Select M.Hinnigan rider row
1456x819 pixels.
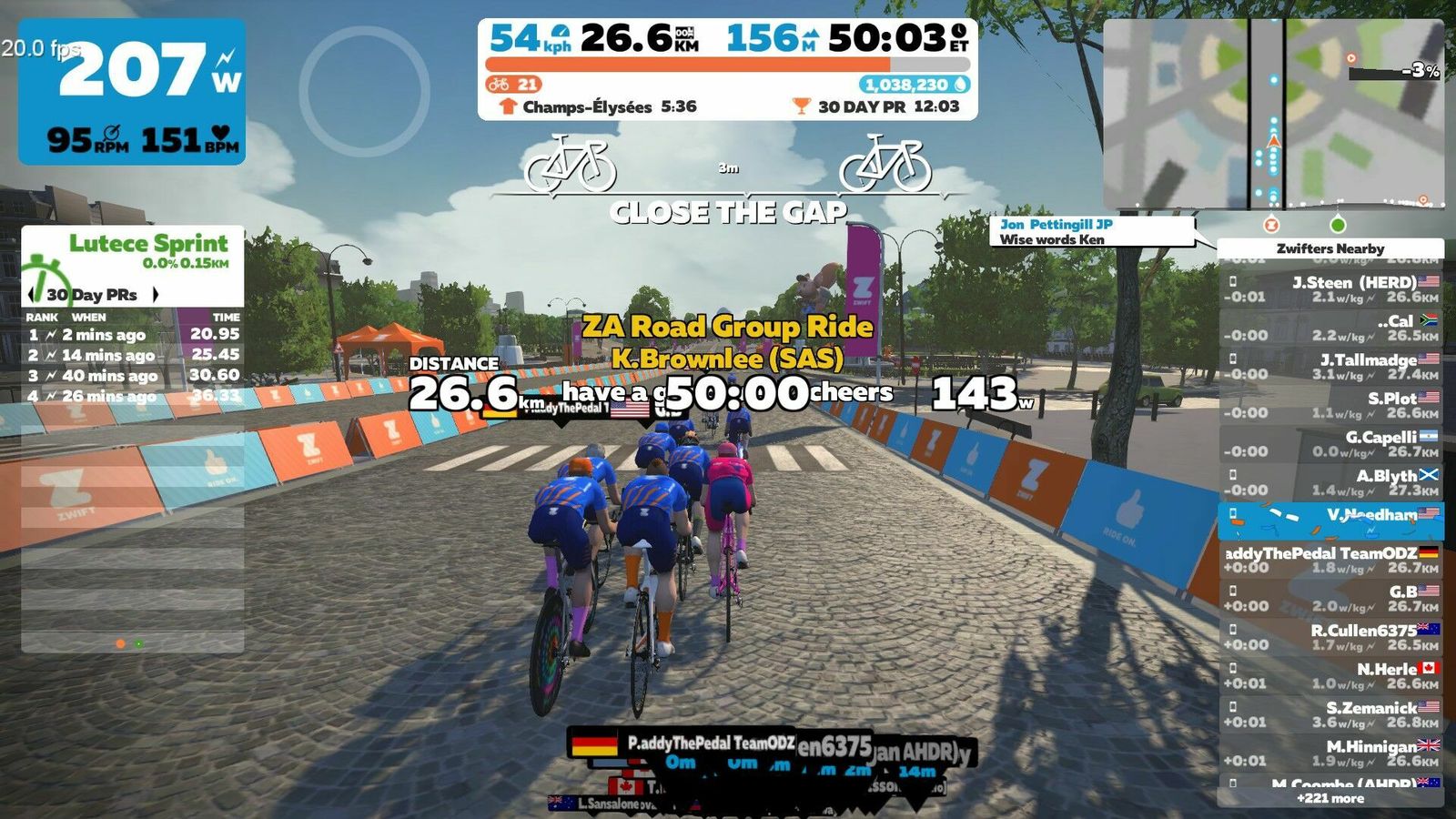coord(1330,753)
